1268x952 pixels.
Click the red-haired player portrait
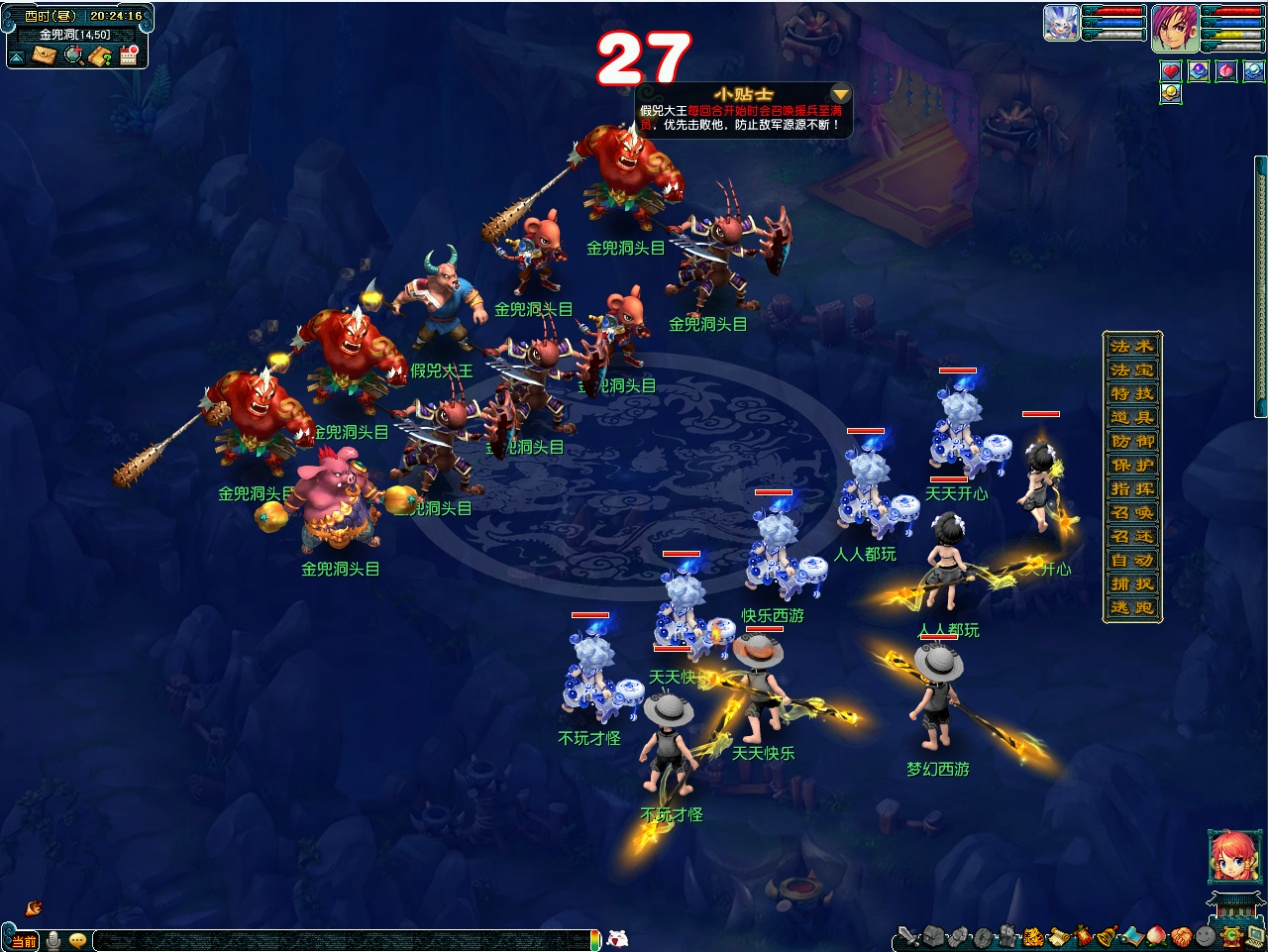pyautogui.click(x=1174, y=26)
